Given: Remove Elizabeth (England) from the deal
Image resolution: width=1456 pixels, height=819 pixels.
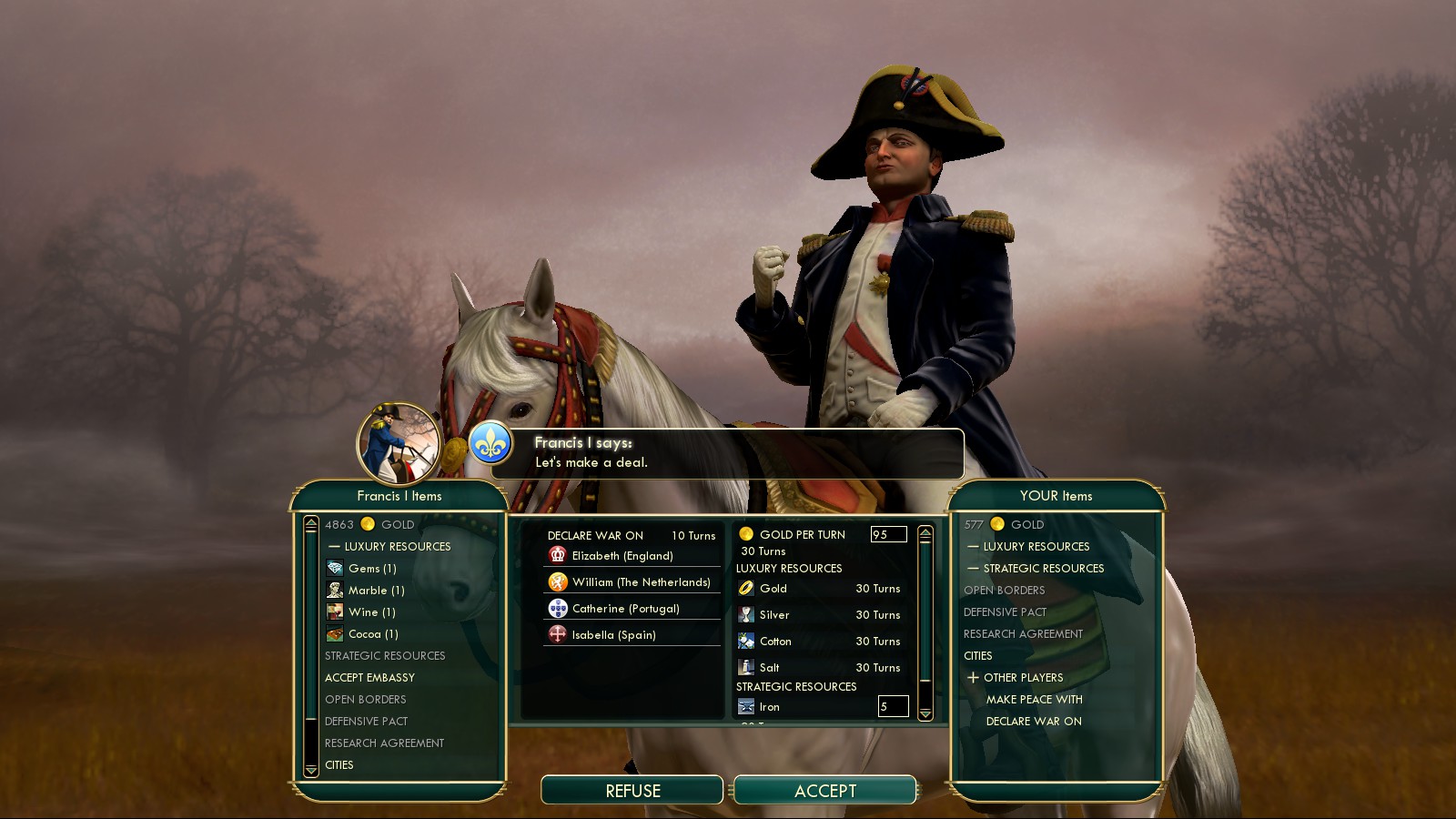Looking at the screenshot, I should tap(622, 556).
